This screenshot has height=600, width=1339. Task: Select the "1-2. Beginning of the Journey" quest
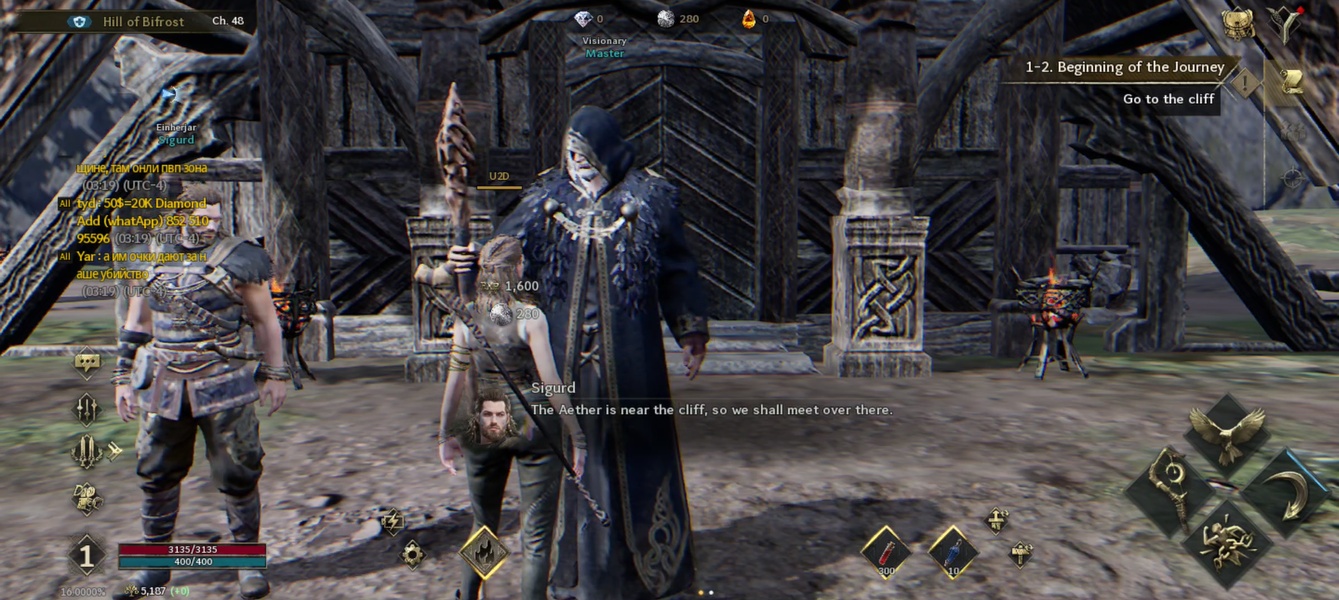(x=1125, y=67)
